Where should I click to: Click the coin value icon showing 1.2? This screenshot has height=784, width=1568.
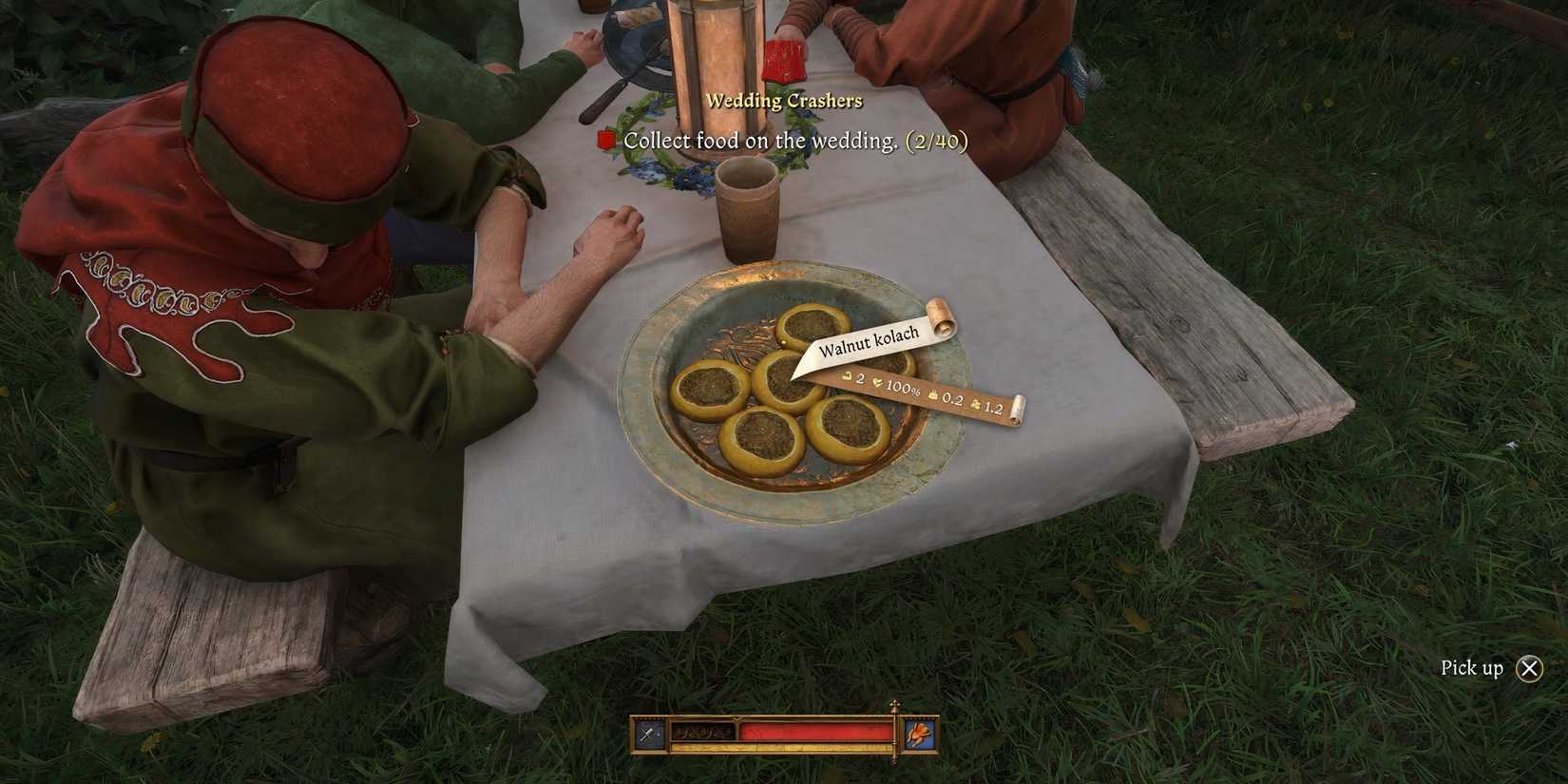[x=976, y=406]
